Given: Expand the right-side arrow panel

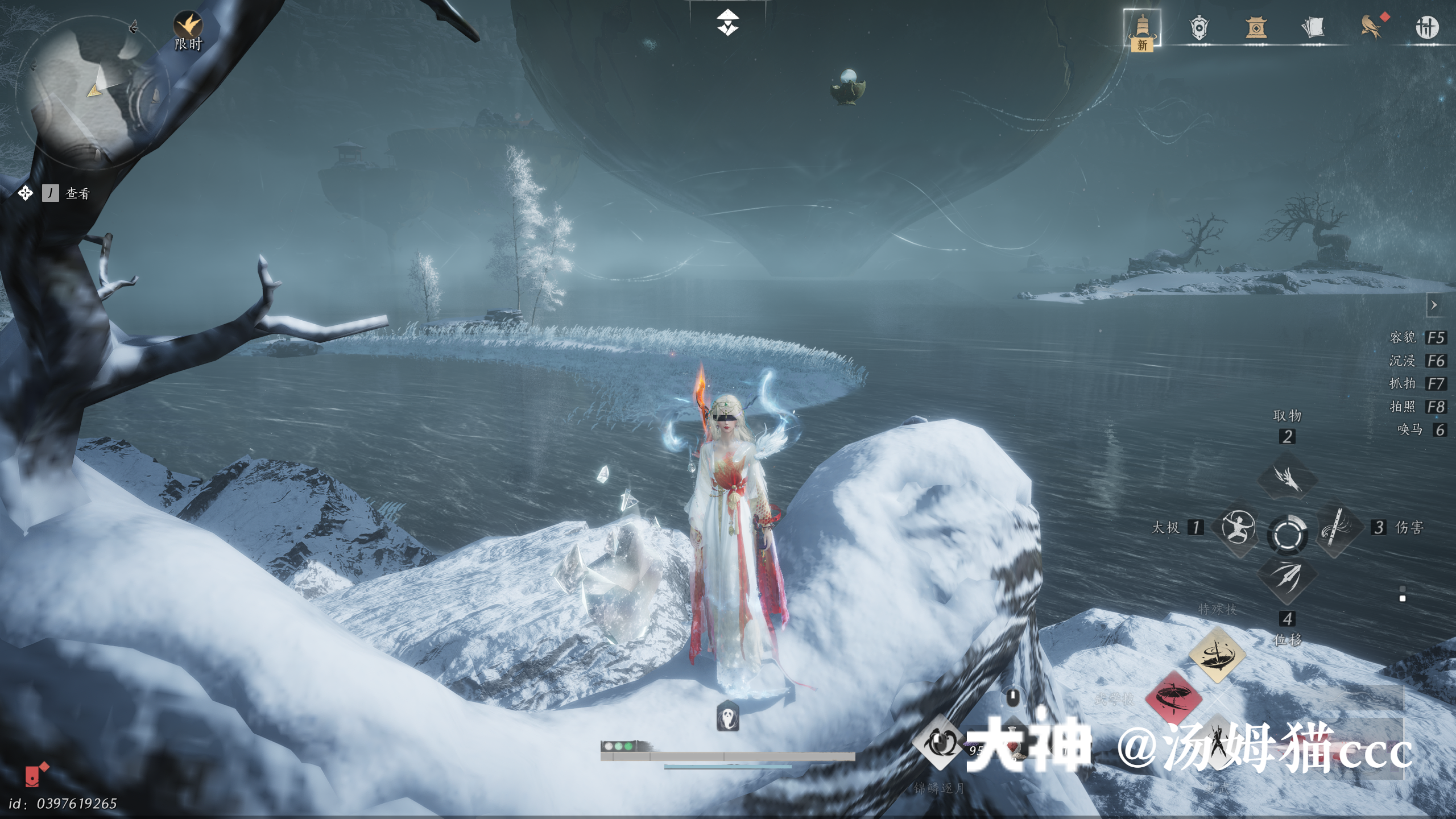Looking at the screenshot, I should 1434,305.
